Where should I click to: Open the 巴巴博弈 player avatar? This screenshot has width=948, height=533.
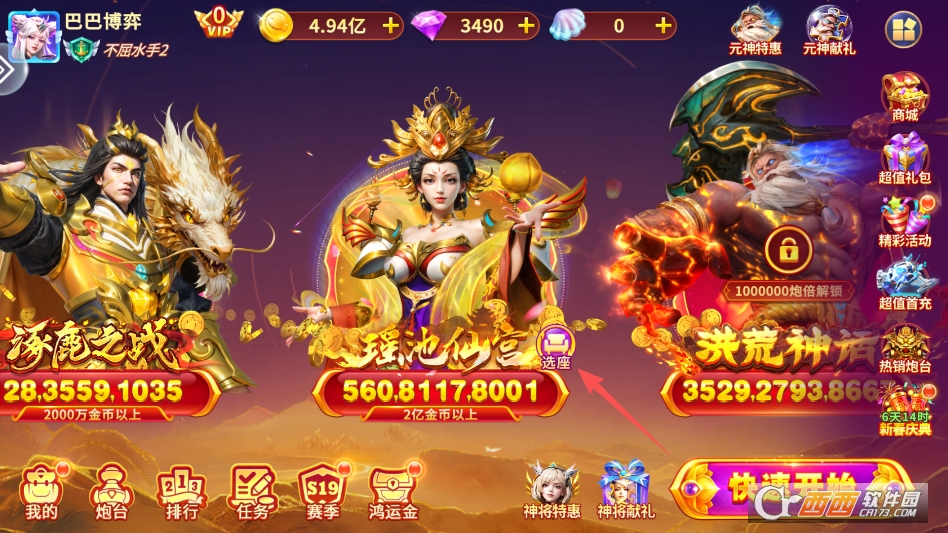pos(32,32)
